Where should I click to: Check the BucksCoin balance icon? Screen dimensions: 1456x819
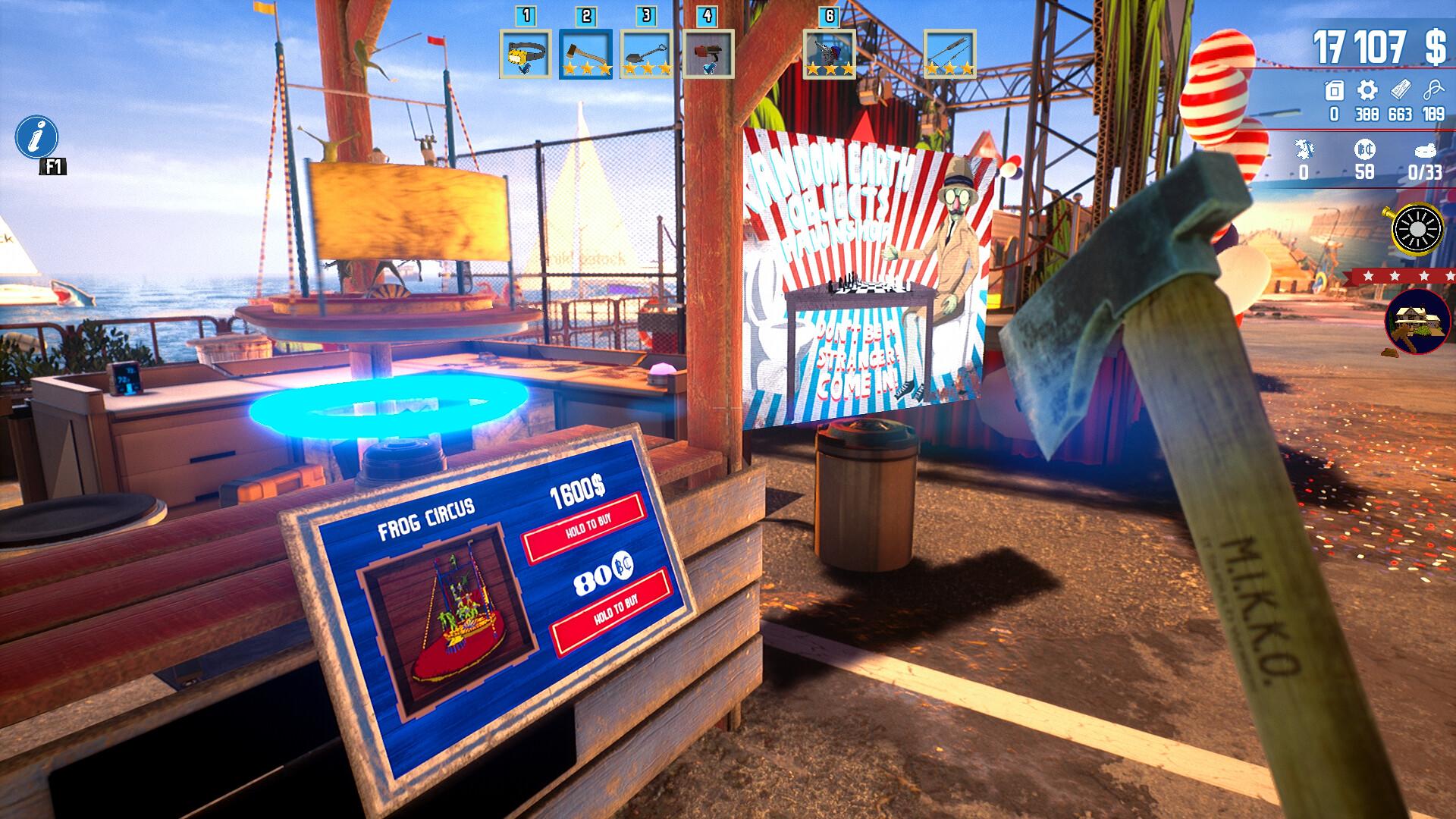[x=1365, y=149]
